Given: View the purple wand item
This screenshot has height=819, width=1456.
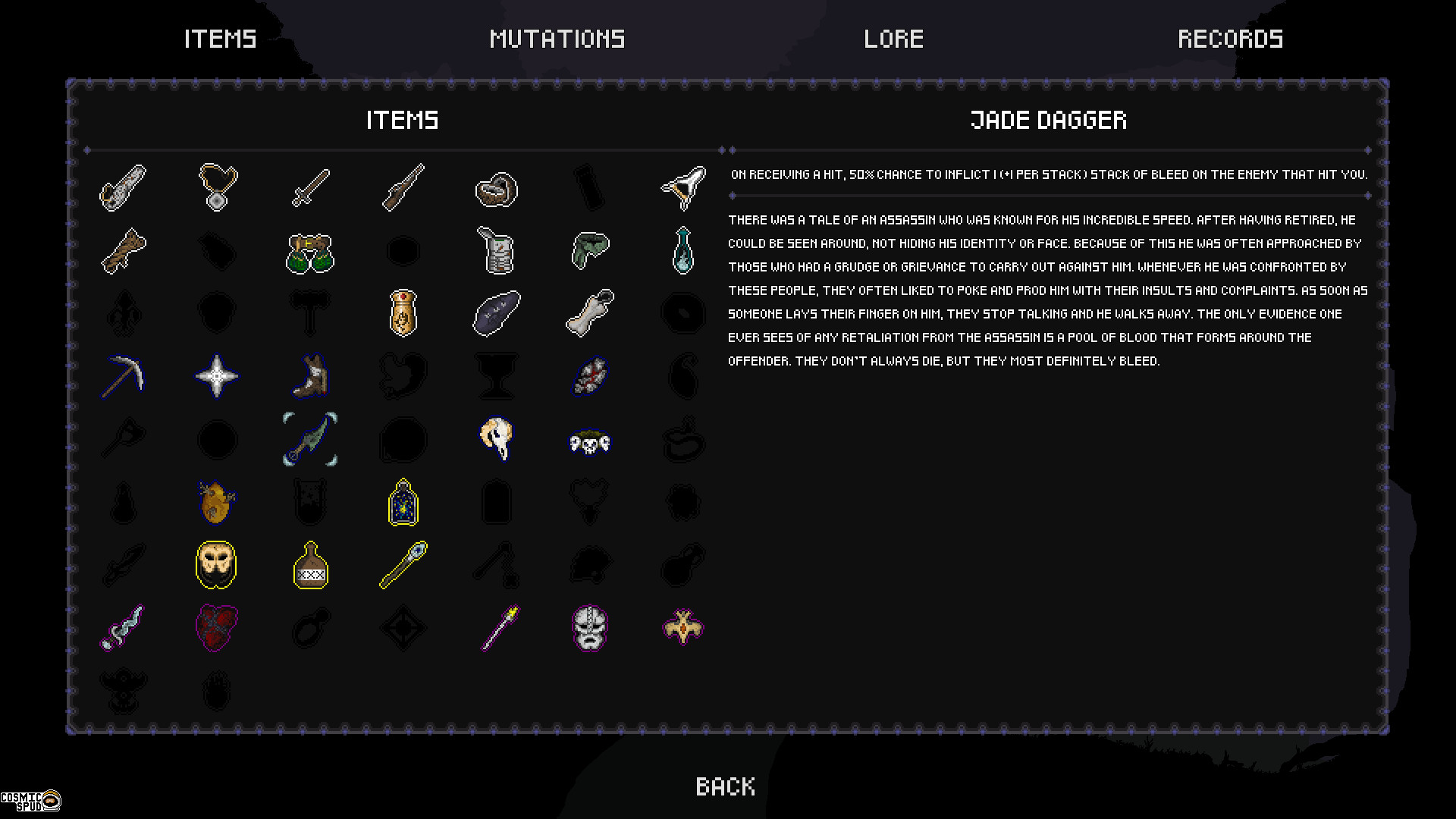Looking at the screenshot, I should click(497, 626).
